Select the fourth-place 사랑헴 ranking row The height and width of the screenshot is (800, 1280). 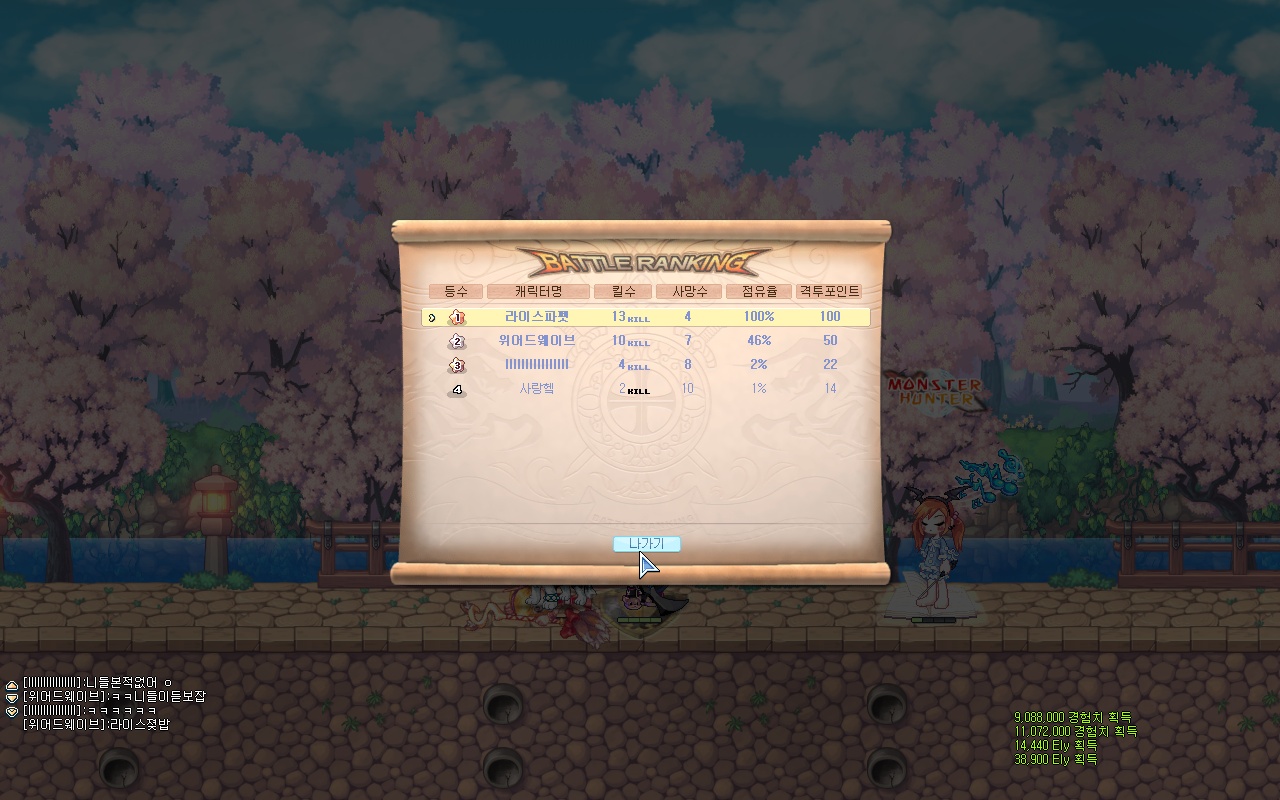tap(645, 389)
